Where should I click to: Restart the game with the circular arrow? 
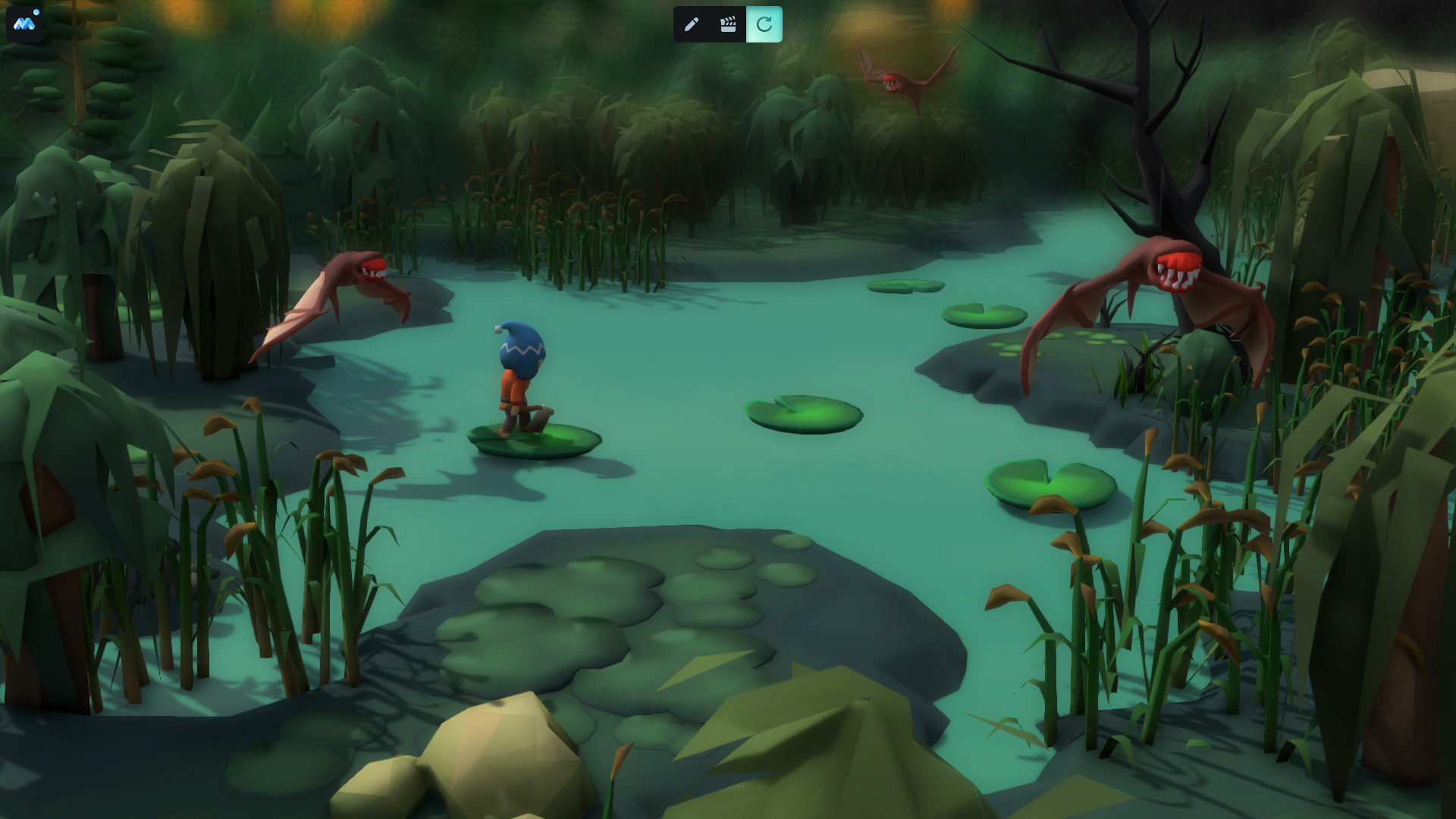click(x=764, y=24)
